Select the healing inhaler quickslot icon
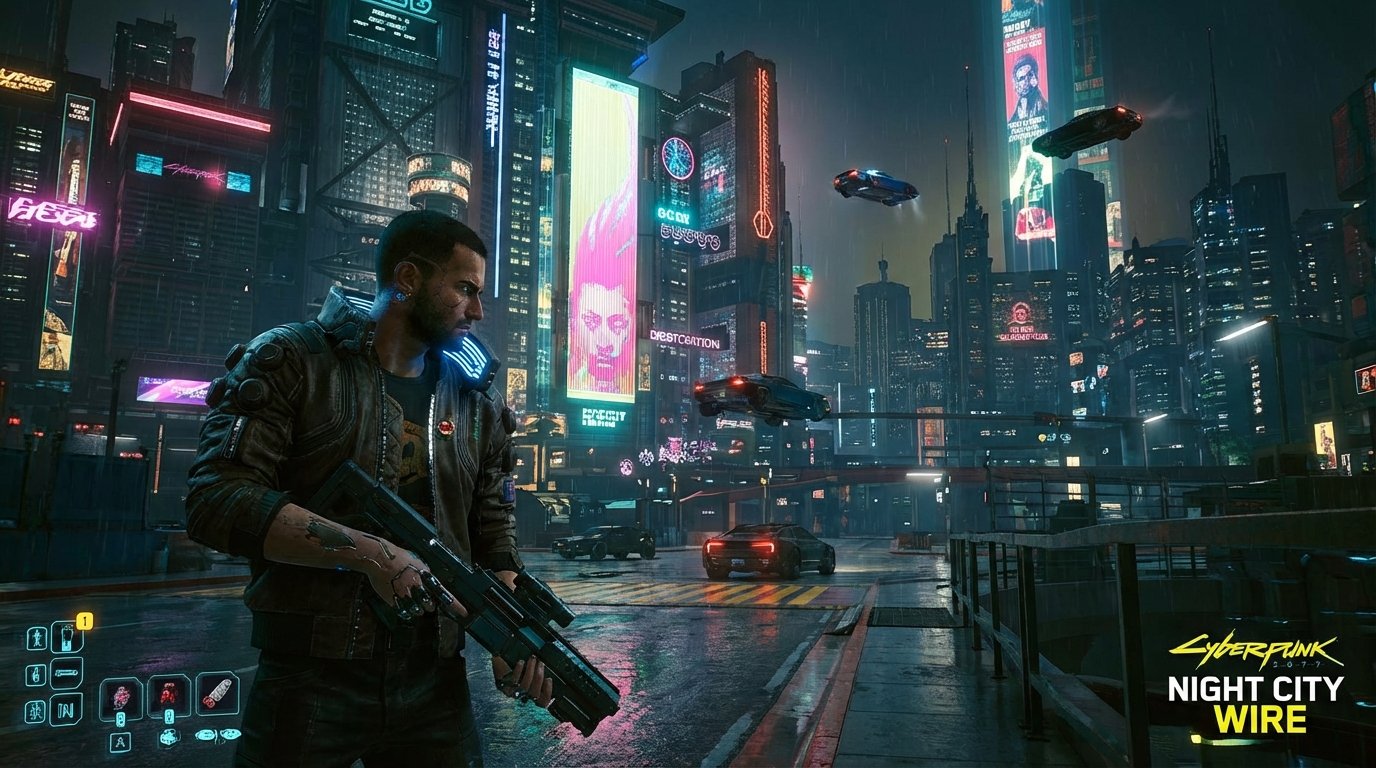 click(x=68, y=636)
